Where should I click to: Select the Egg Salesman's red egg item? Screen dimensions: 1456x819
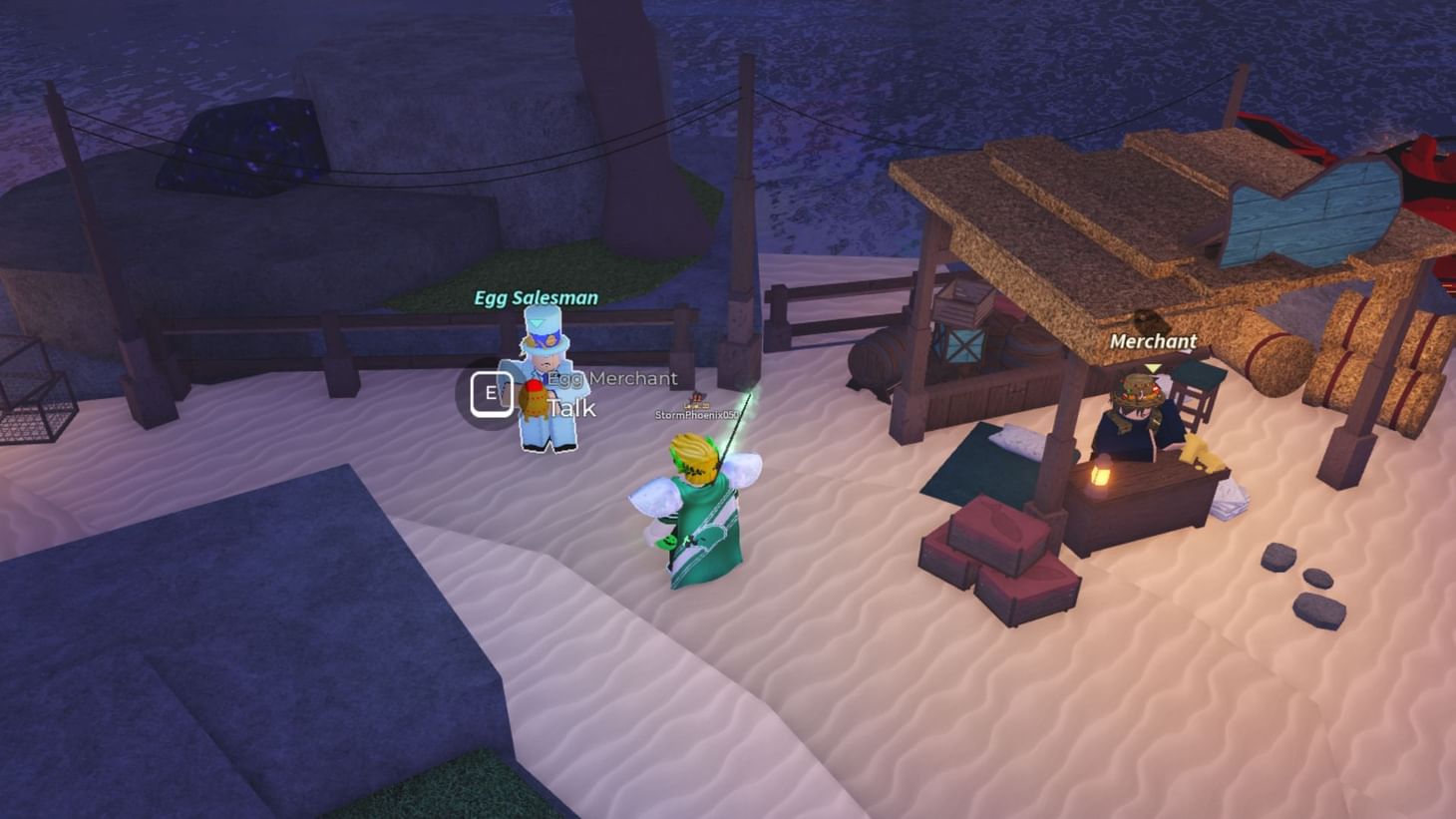(535, 393)
